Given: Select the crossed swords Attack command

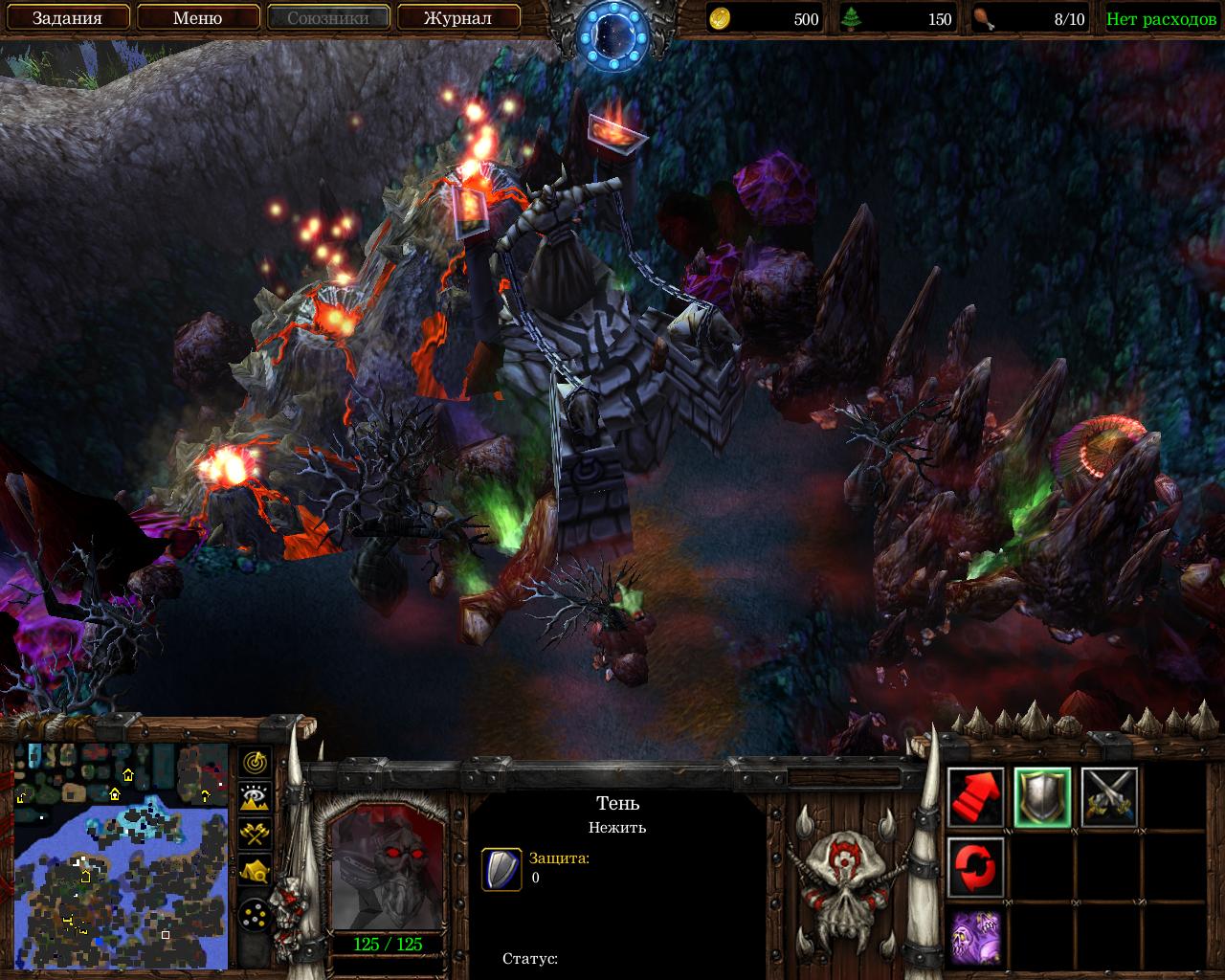Looking at the screenshot, I should tap(1109, 797).
